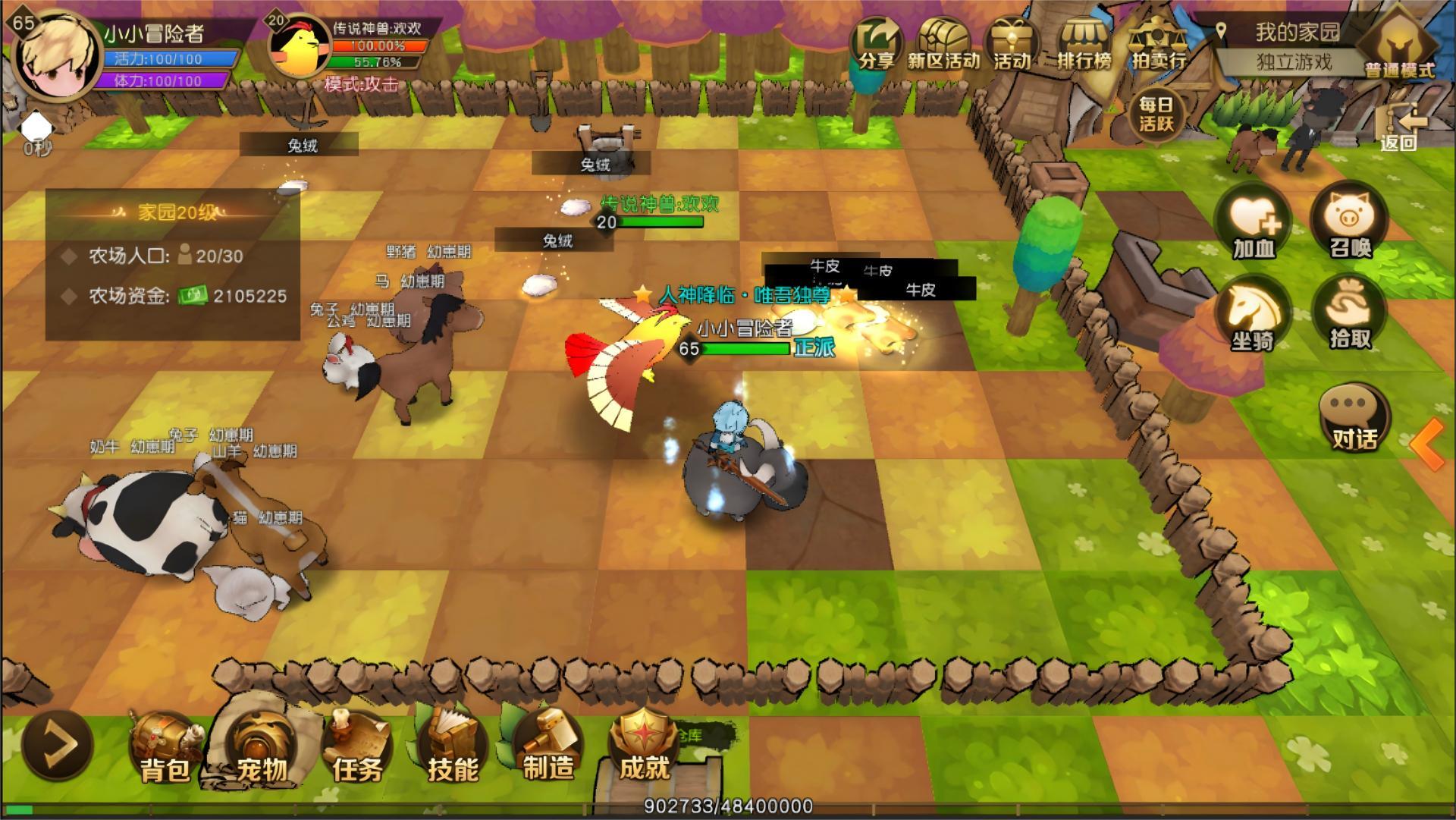View the 排行榜 leaderboard

(x=1084, y=44)
